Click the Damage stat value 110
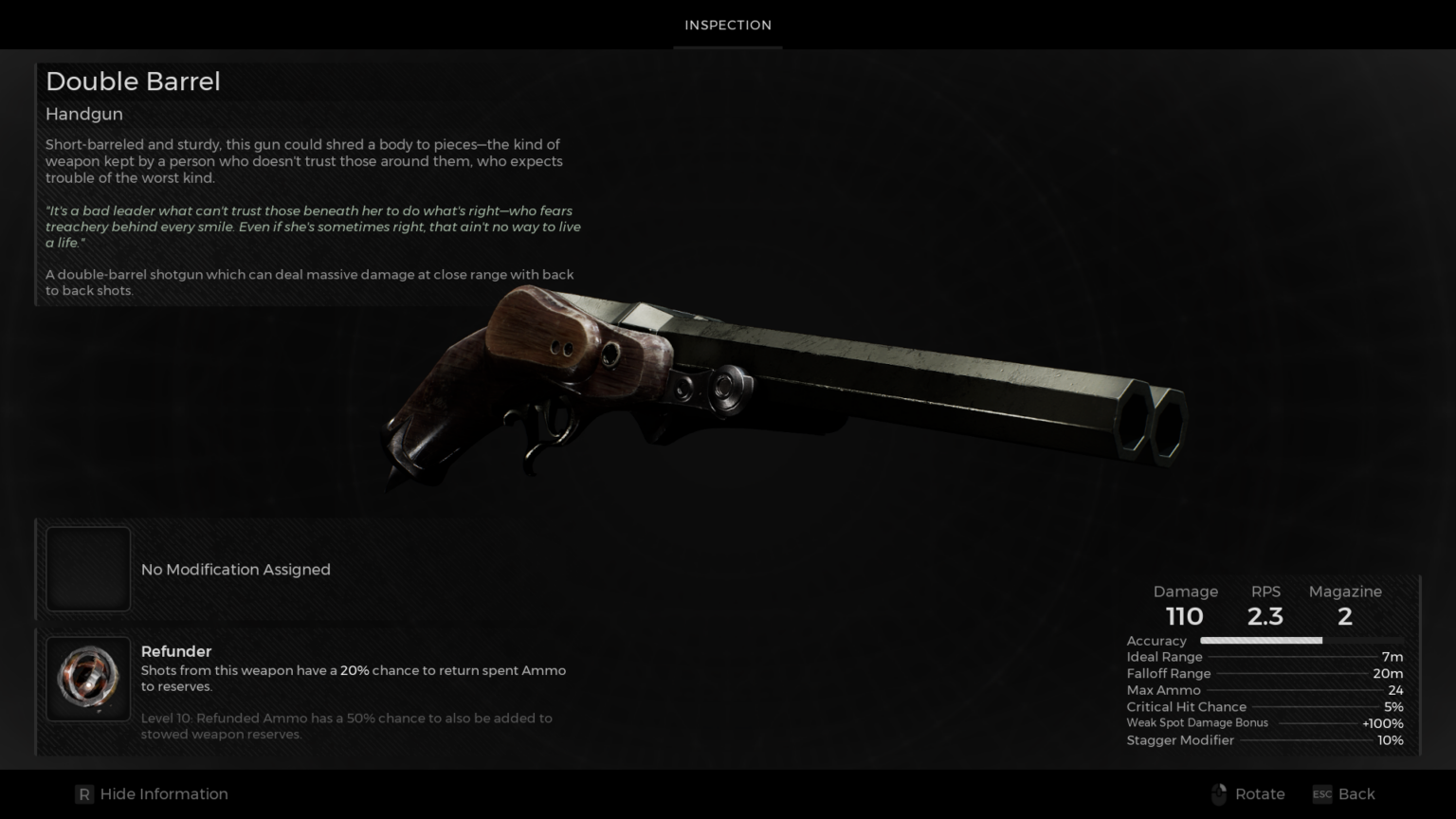 tap(1184, 616)
